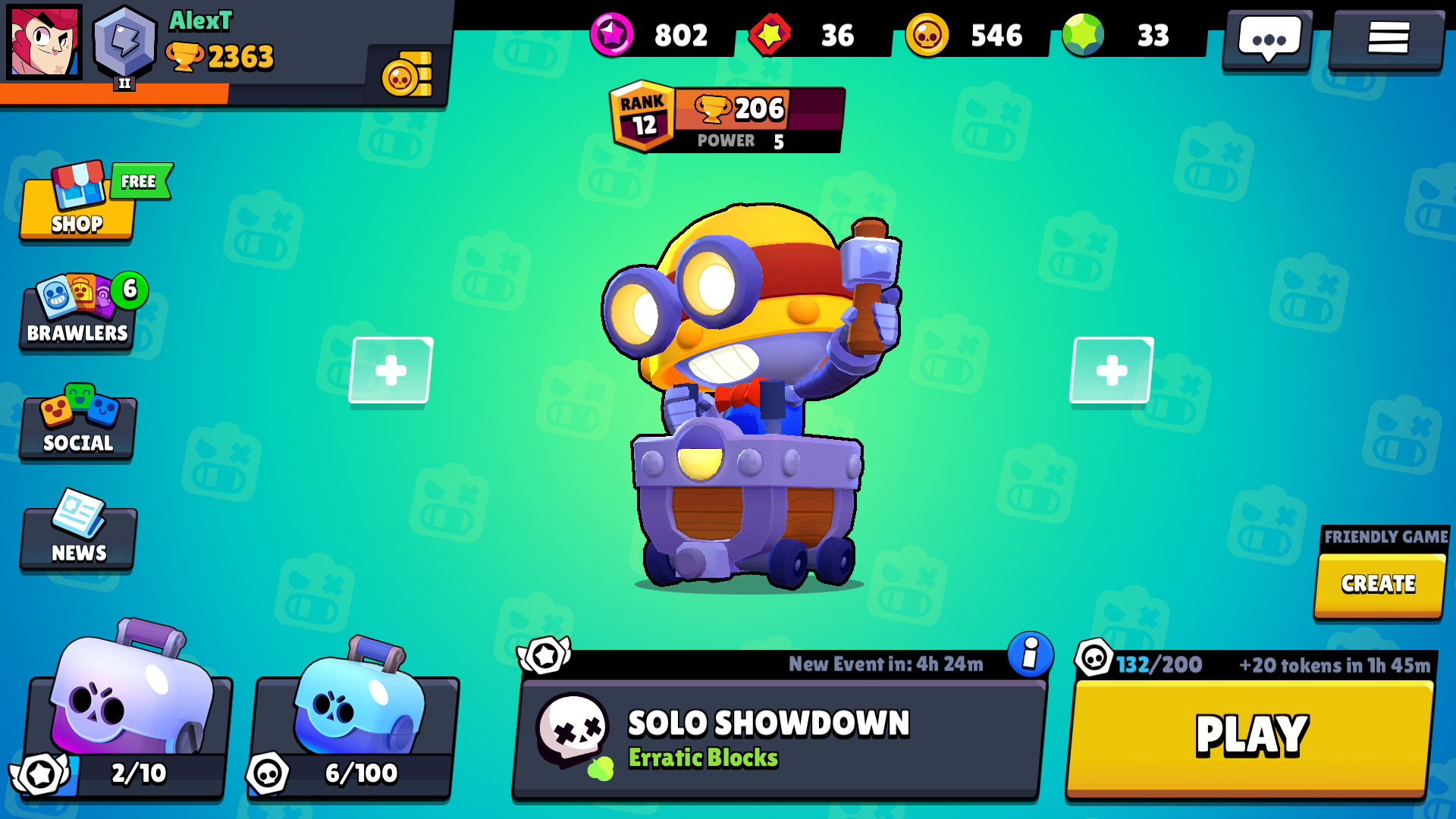Click the gold coins counter
This screenshot has height=819, width=1456.
[x=929, y=36]
